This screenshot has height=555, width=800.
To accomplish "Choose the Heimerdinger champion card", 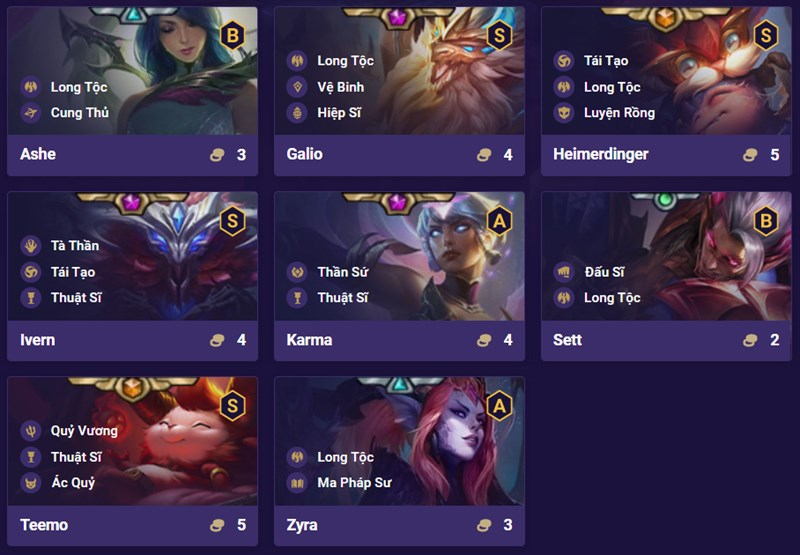I will 667,90.
